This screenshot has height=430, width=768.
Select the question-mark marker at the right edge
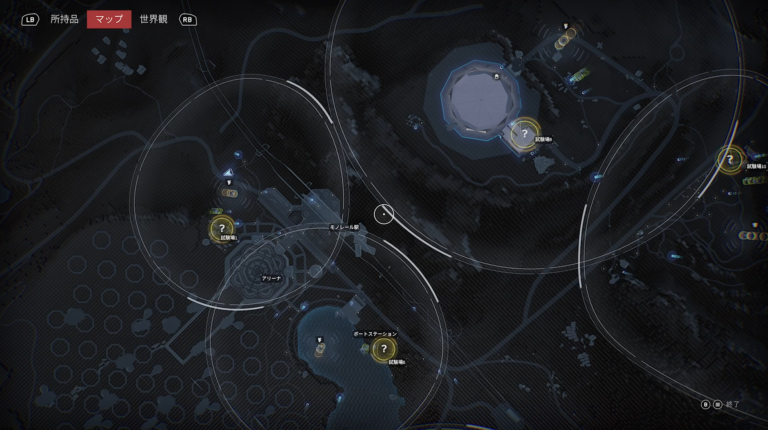[730, 158]
